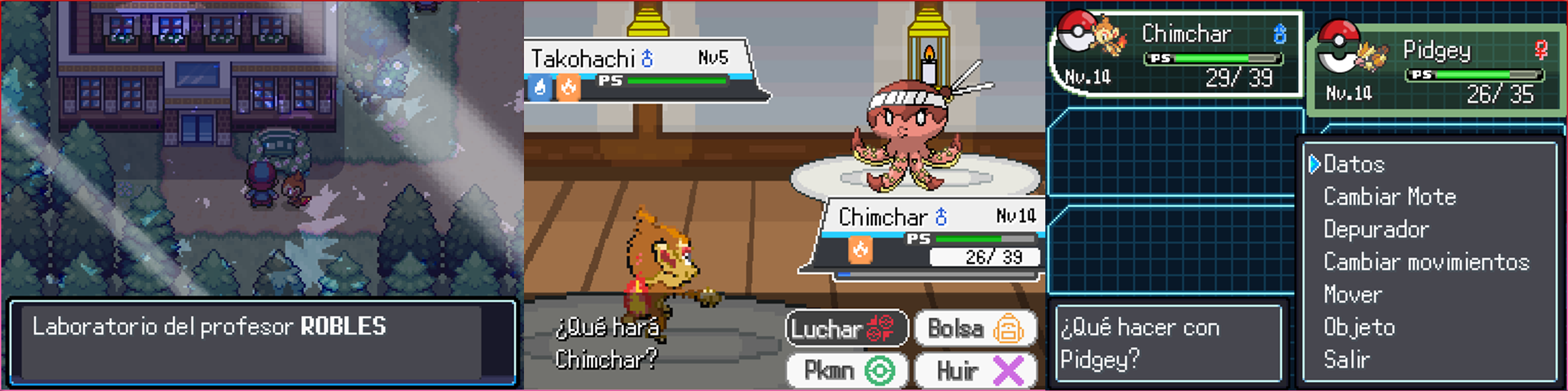
Task: Flee the battle with Huir
Action: (975, 371)
